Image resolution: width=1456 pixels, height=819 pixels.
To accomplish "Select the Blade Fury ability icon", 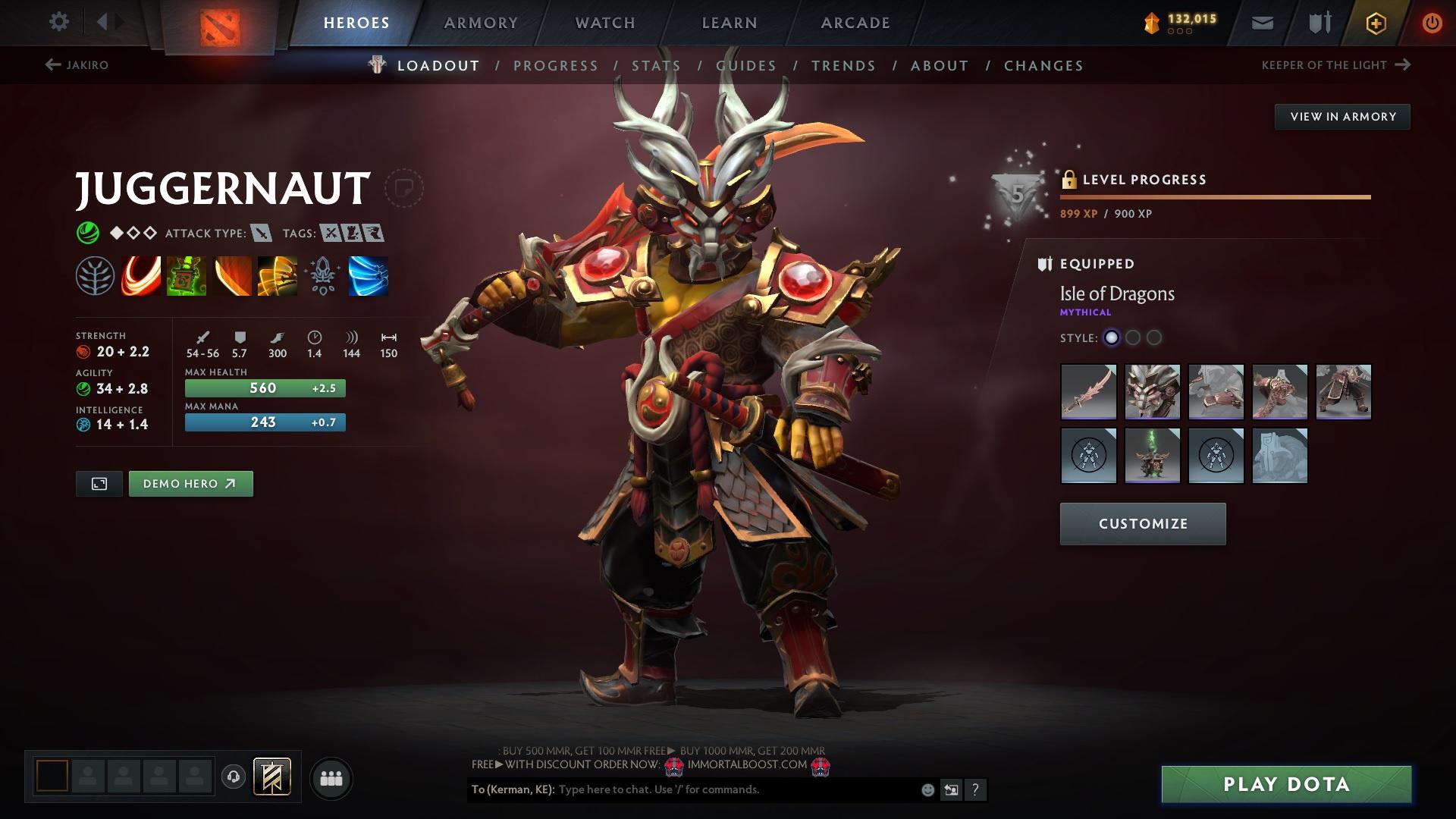I will pos(139,276).
